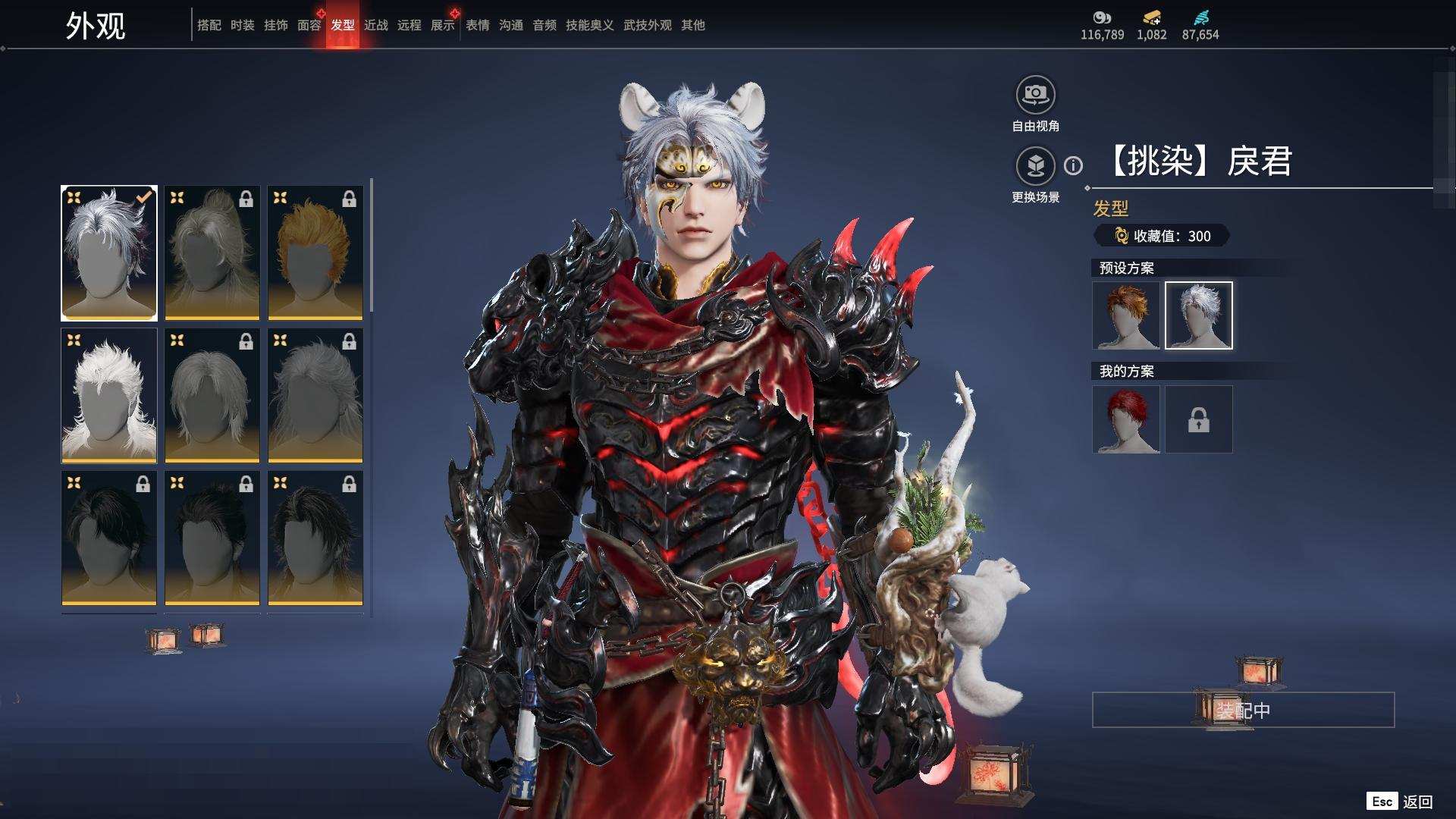Choose the orange-haired preset scheme
Image resolution: width=1456 pixels, height=819 pixels.
1126,315
